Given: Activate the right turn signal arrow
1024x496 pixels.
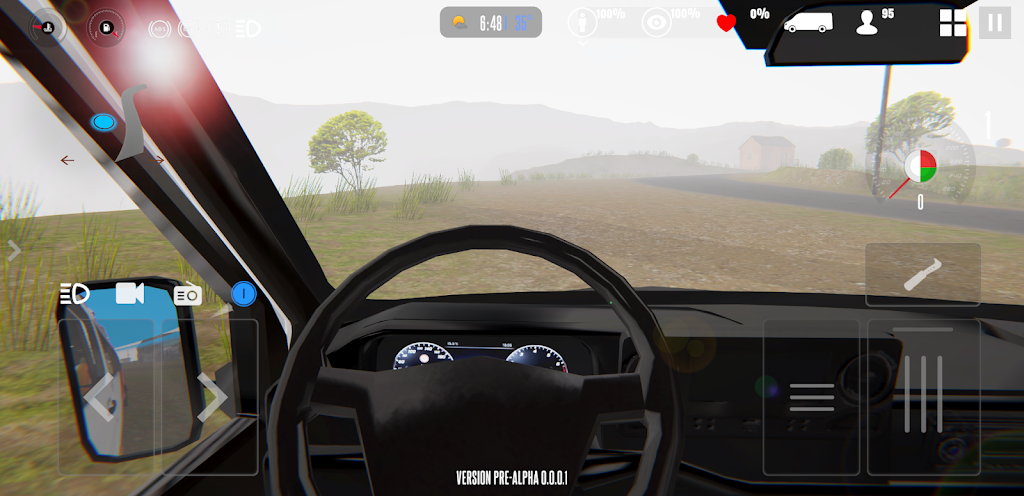Looking at the screenshot, I should pyautogui.click(x=157, y=160).
